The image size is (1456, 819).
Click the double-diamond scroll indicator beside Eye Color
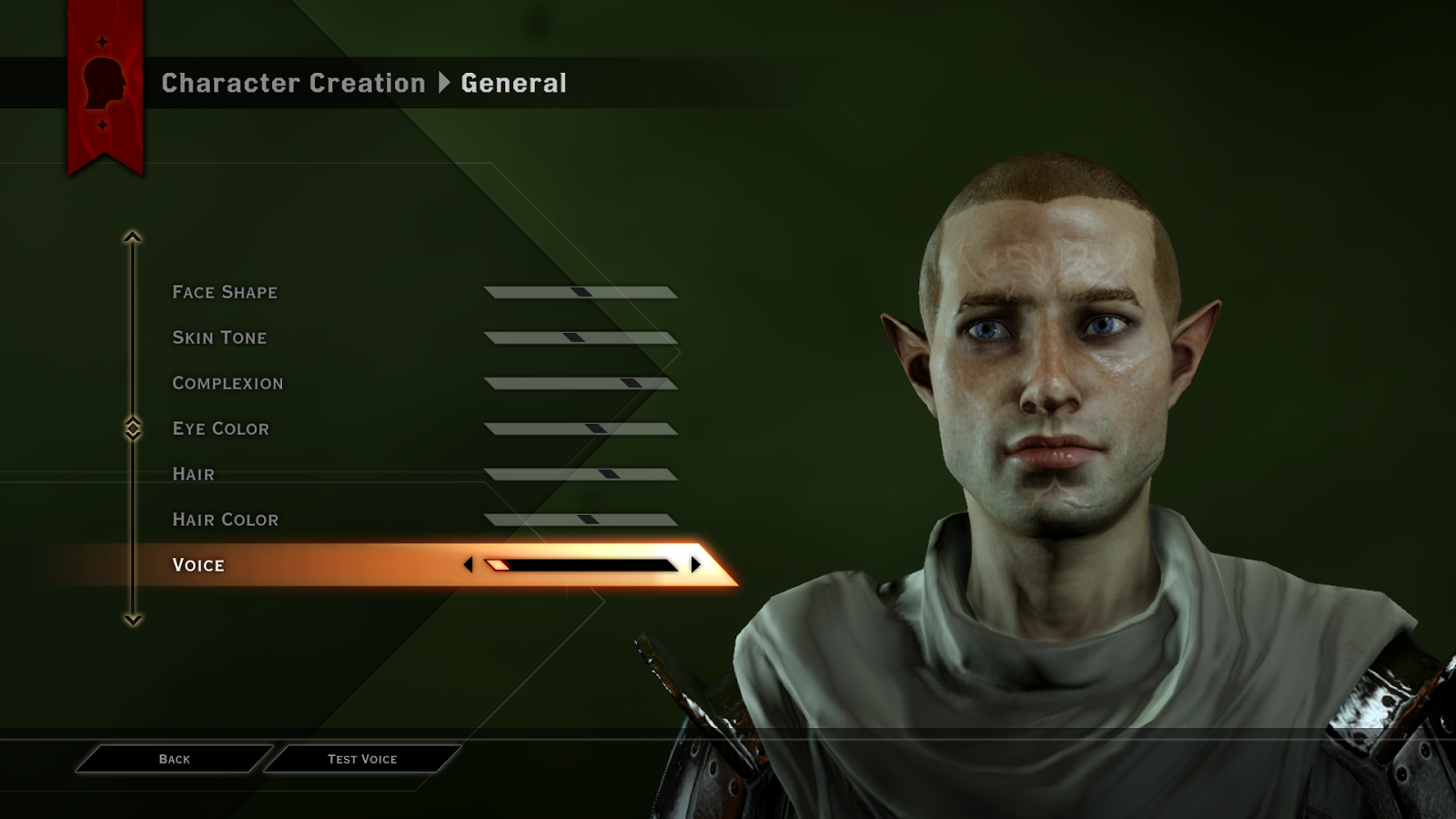tap(134, 428)
